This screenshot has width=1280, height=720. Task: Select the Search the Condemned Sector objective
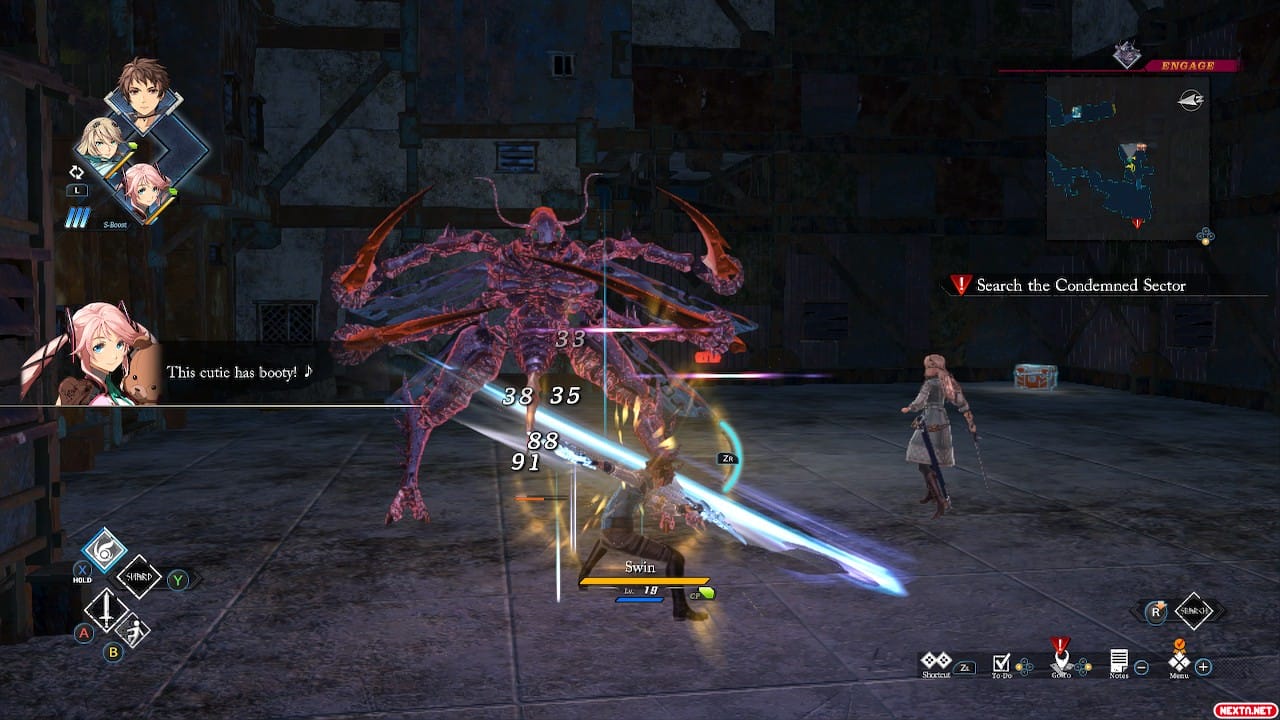click(x=1080, y=286)
